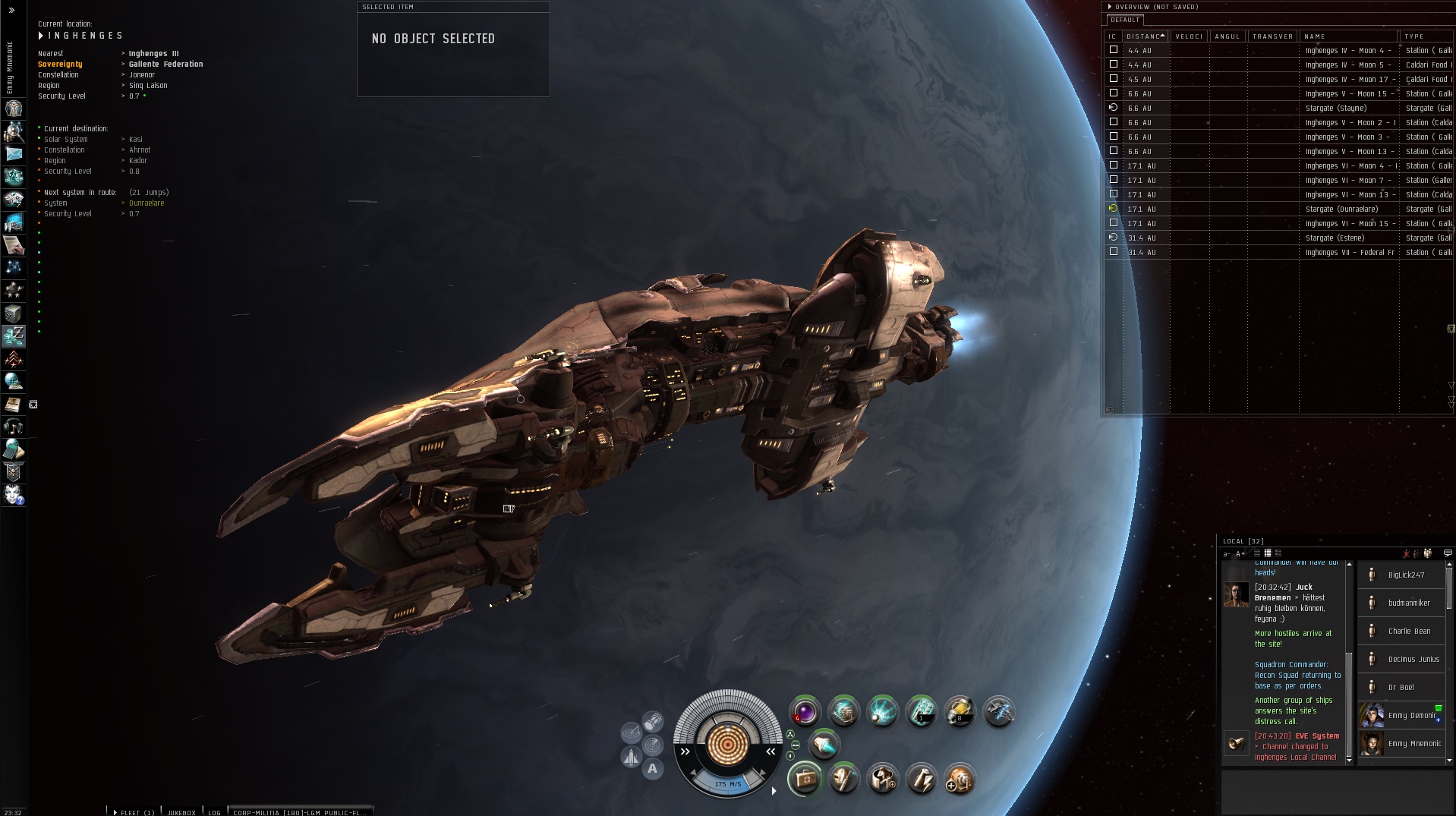1456x816 pixels.
Task: Activate the repair kit medical case module
Action: coord(805,779)
